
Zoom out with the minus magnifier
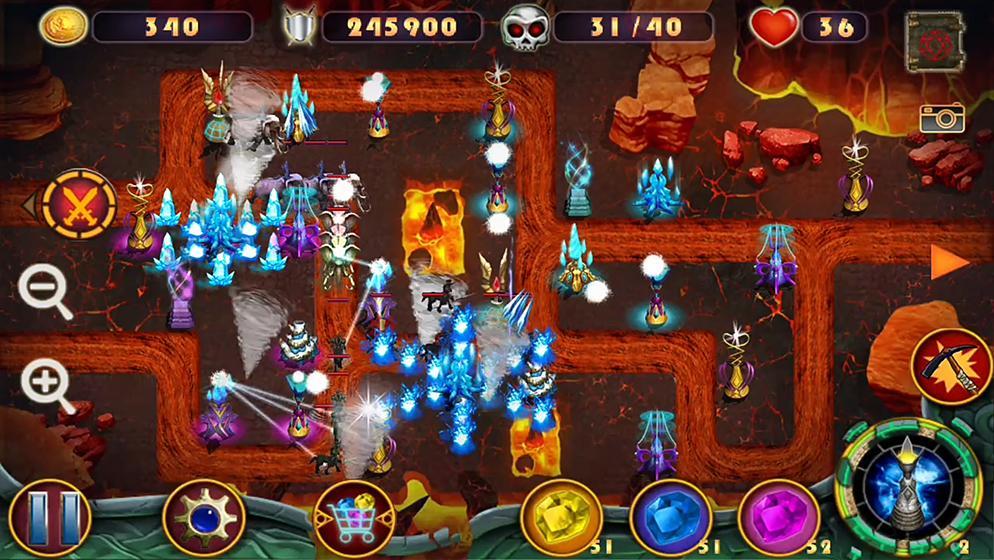point(44,292)
